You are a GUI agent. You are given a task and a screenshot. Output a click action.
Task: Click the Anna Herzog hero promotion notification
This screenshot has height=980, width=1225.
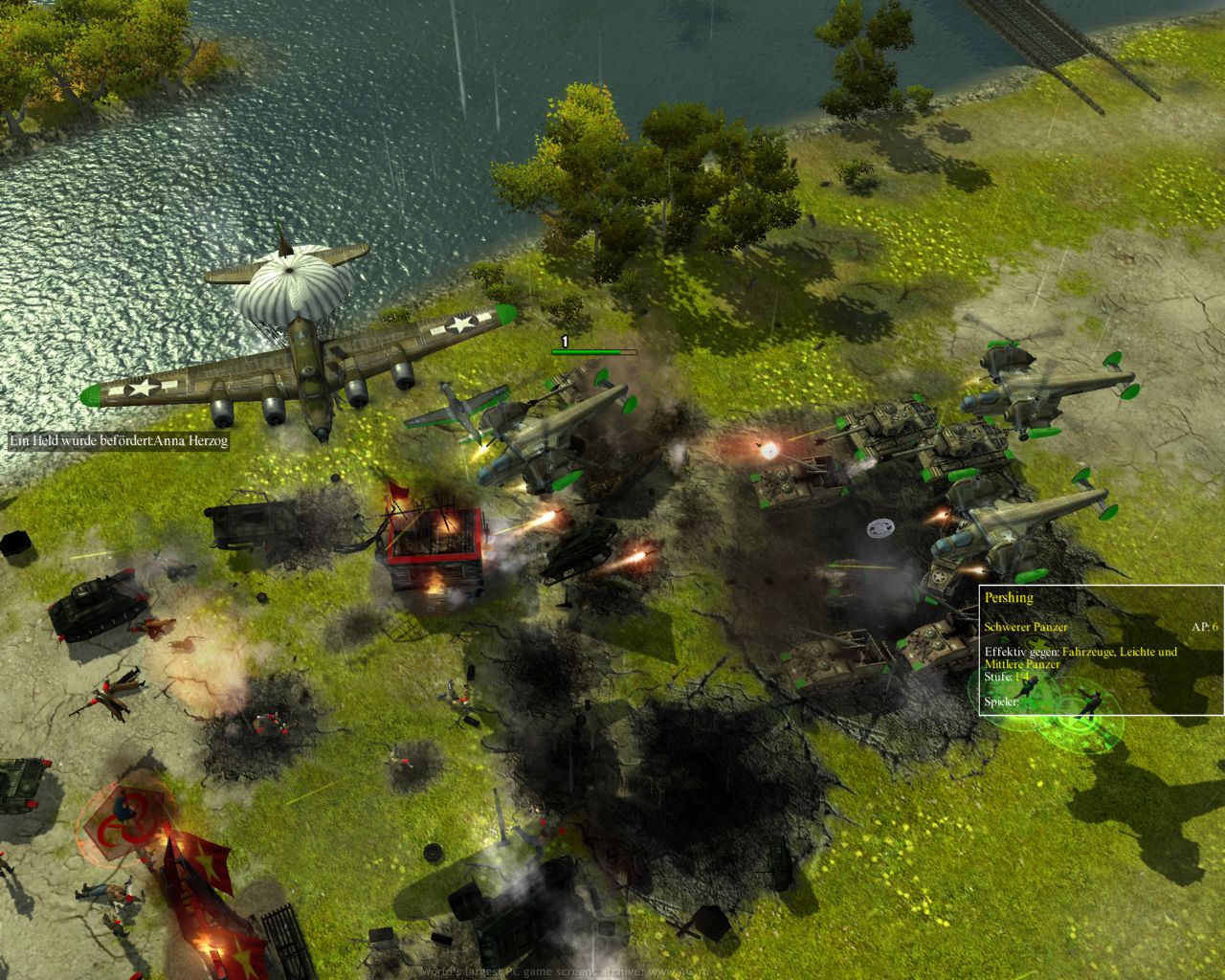pos(119,441)
